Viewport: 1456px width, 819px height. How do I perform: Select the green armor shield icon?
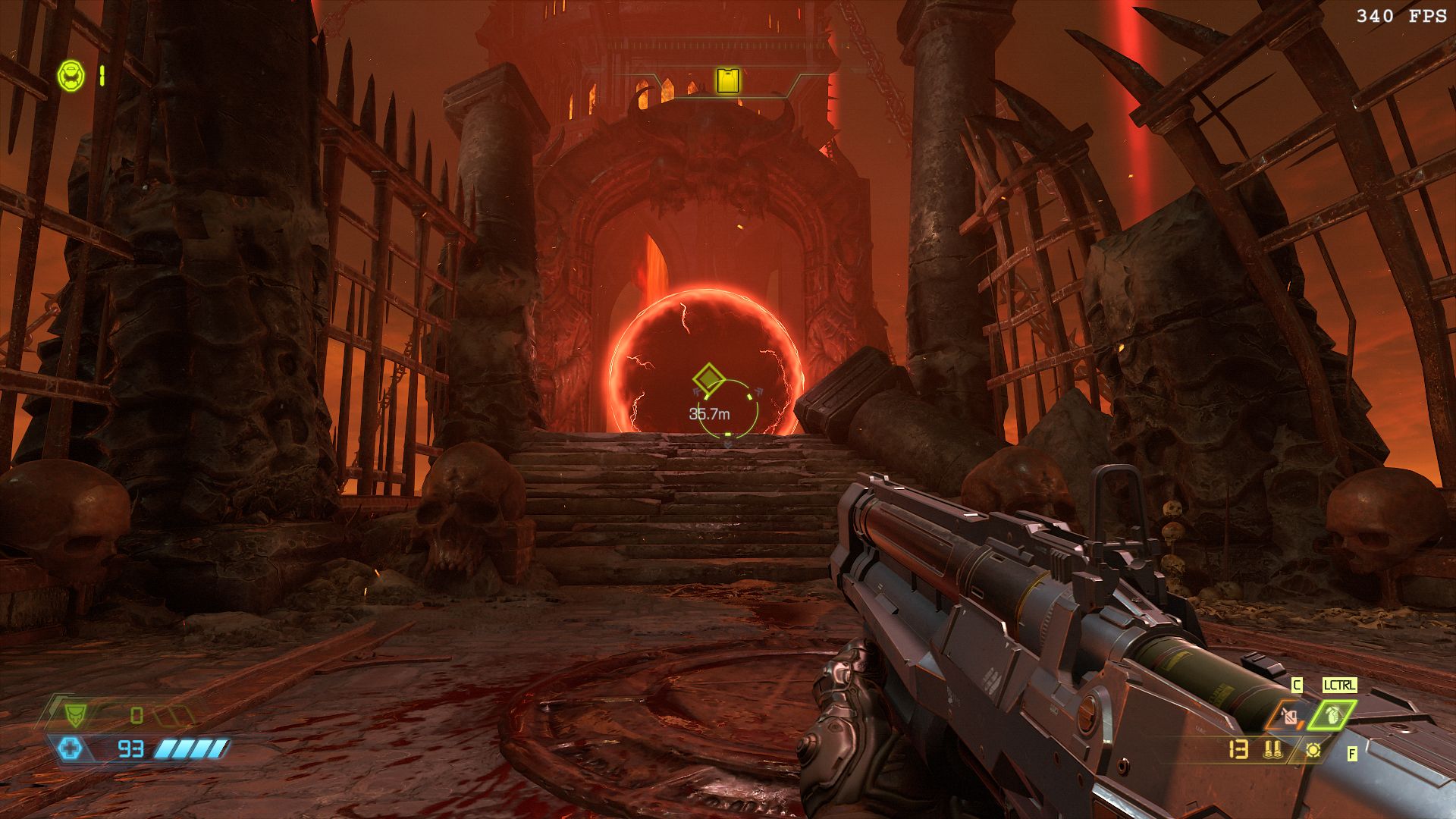click(x=74, y=714)
